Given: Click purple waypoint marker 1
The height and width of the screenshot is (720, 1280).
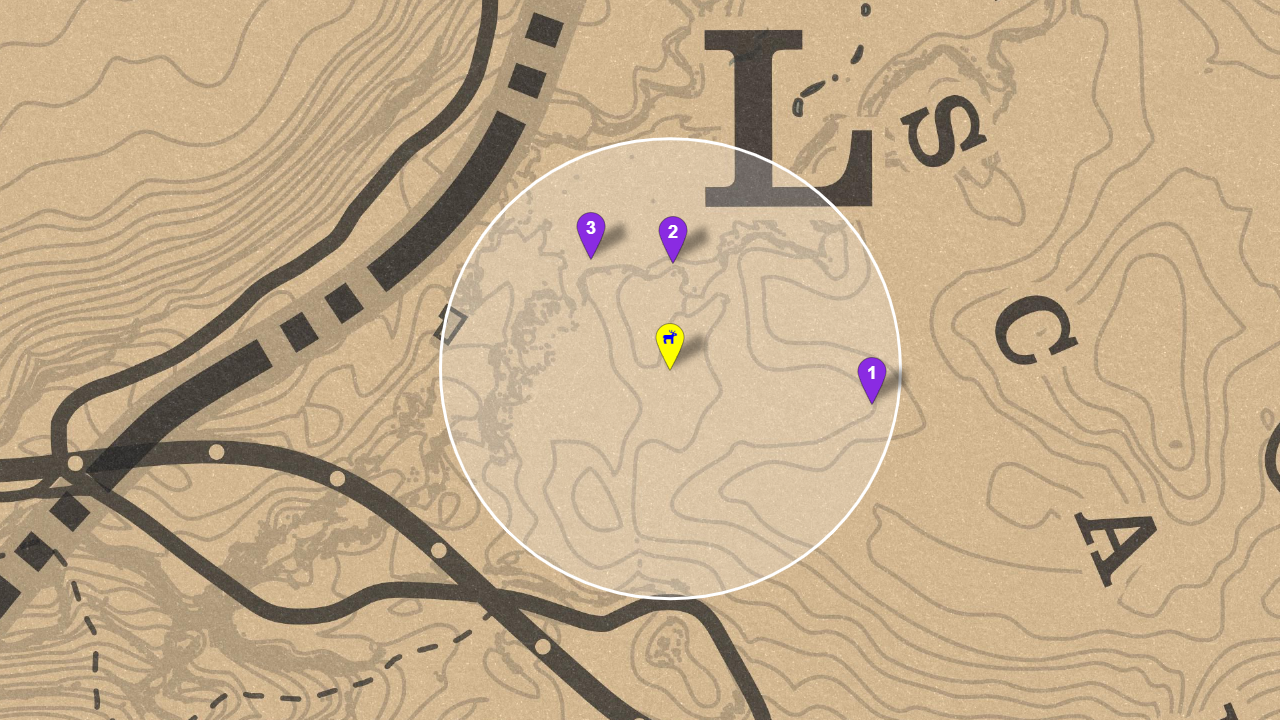Looking at the screenshot, I should (x=871, y=373).
